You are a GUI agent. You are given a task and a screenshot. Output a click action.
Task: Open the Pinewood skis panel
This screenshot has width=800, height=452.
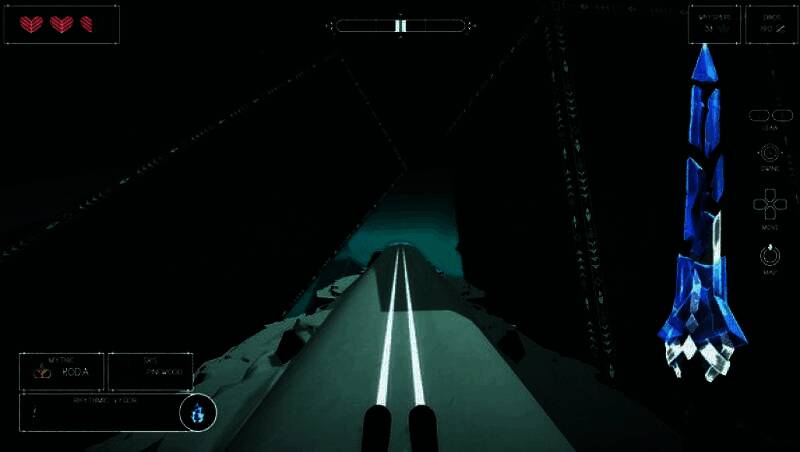coord(150,371)
